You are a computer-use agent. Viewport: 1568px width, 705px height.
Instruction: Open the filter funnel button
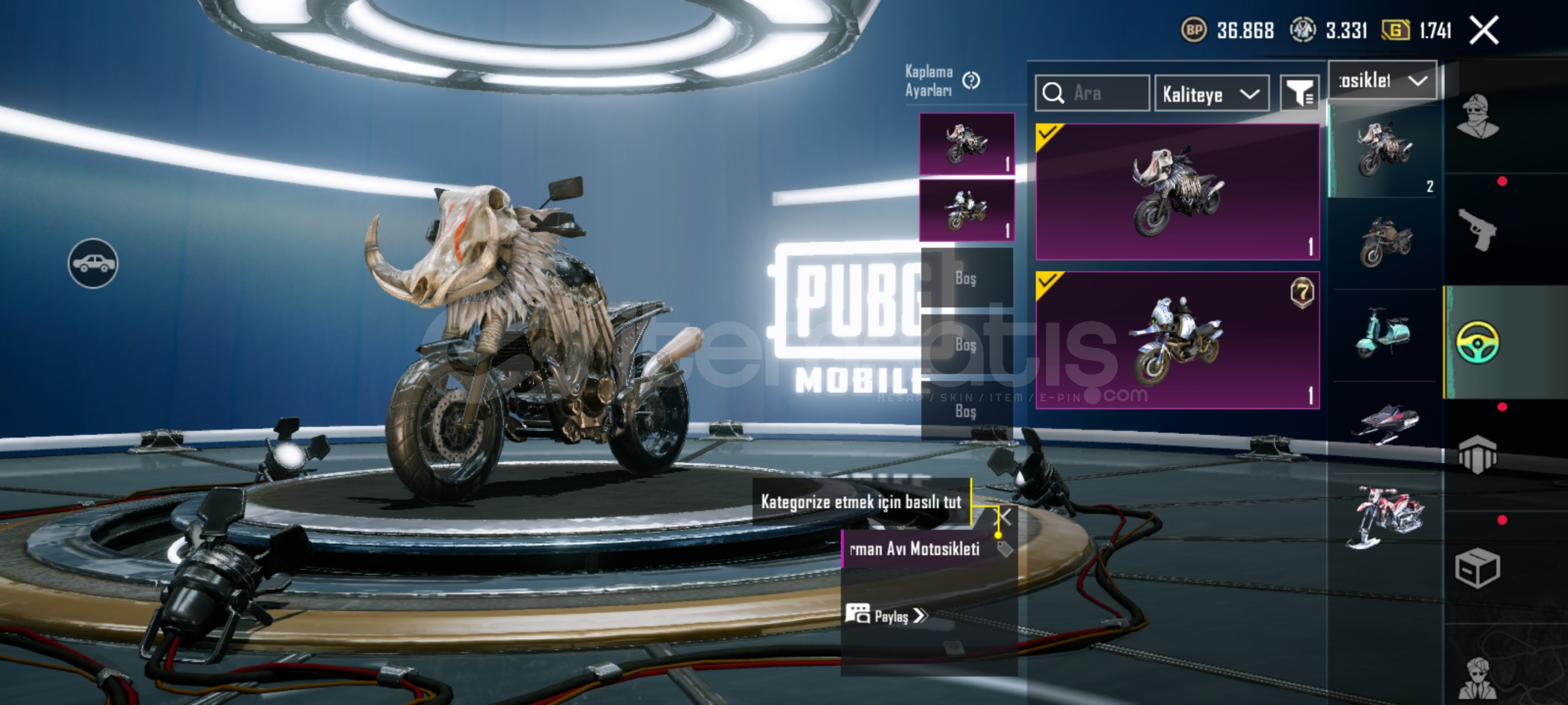click(x=1300, y=94)
